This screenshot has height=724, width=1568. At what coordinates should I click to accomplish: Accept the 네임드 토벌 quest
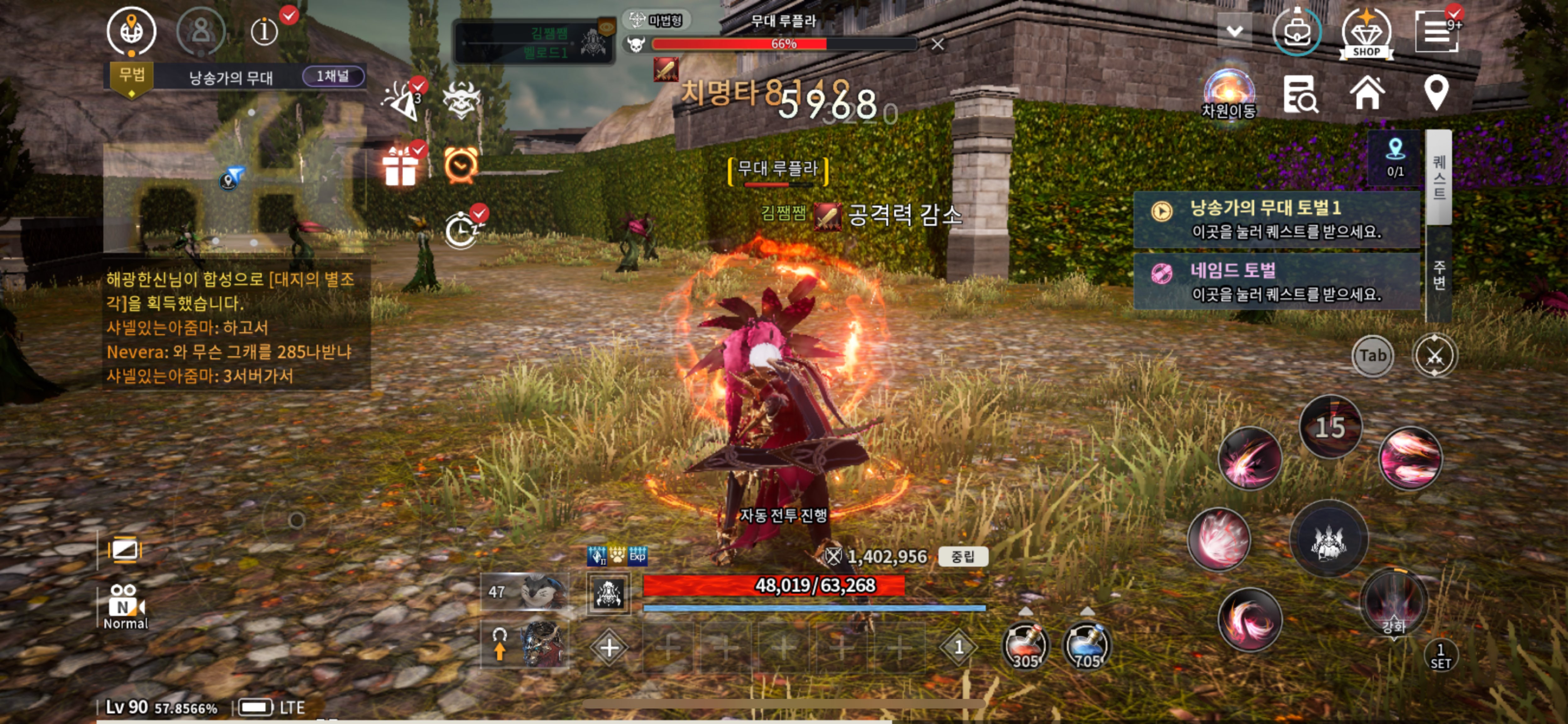1276,282
